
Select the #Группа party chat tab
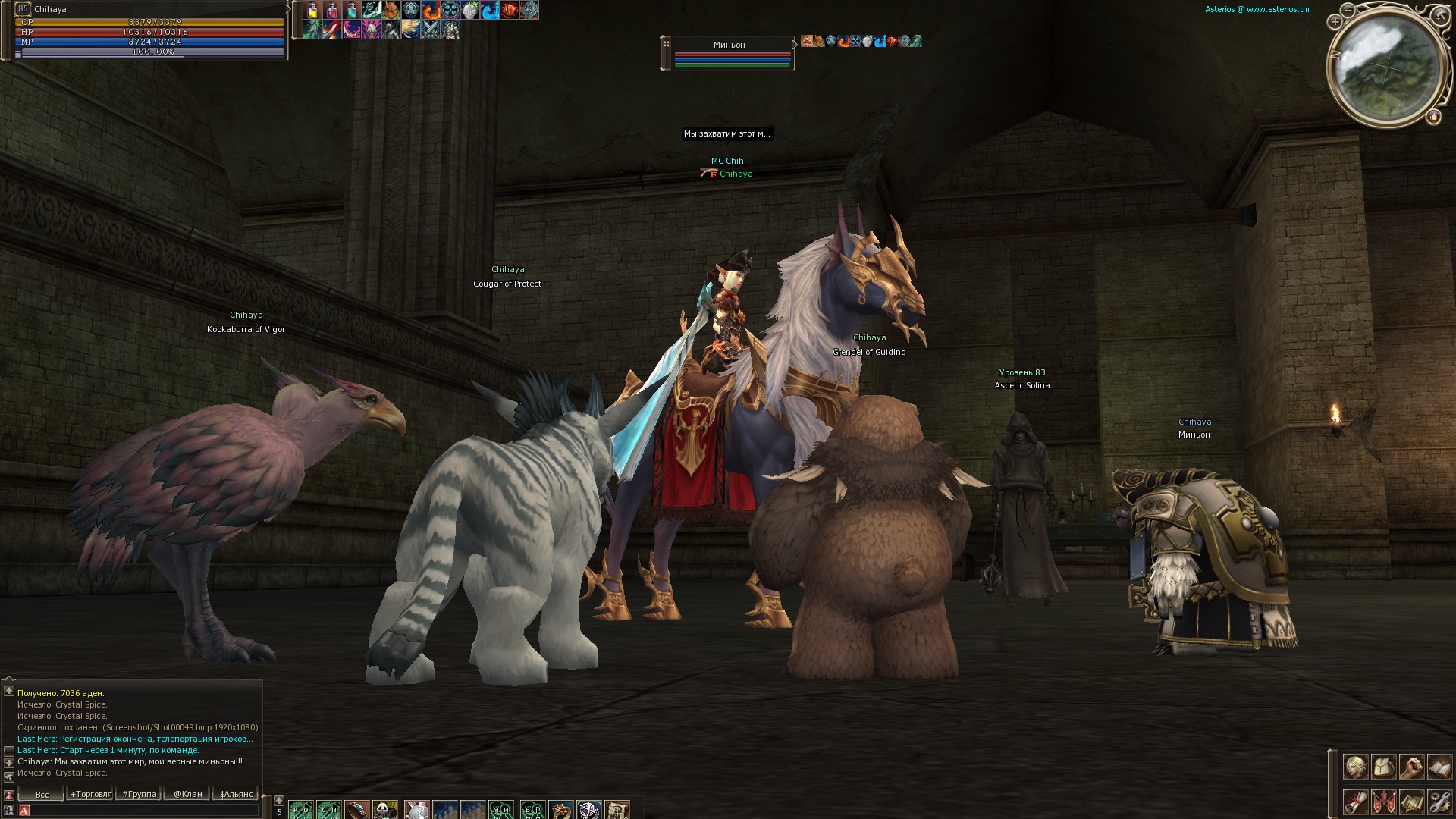140,795
